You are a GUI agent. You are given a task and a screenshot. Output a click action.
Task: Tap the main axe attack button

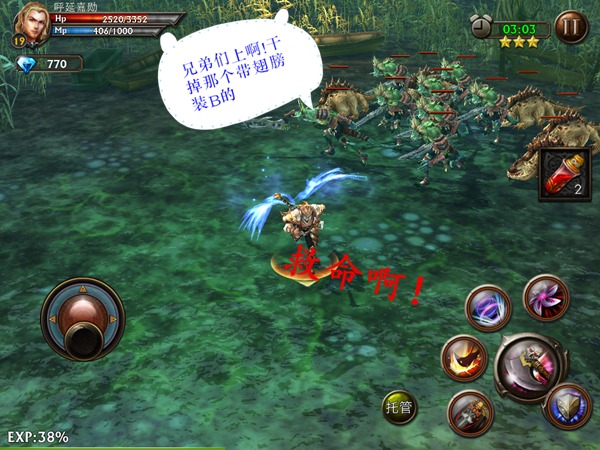[530, 367]
